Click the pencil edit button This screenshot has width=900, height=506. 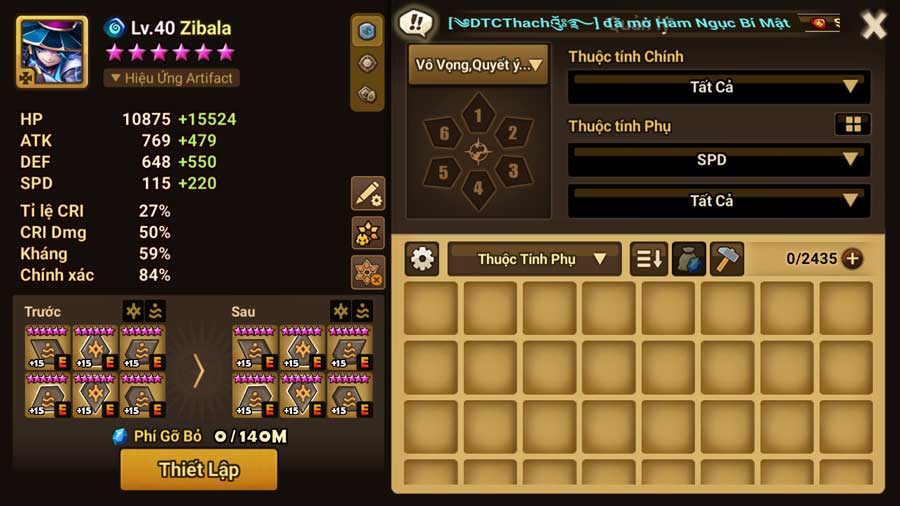[x=368, y=194]
